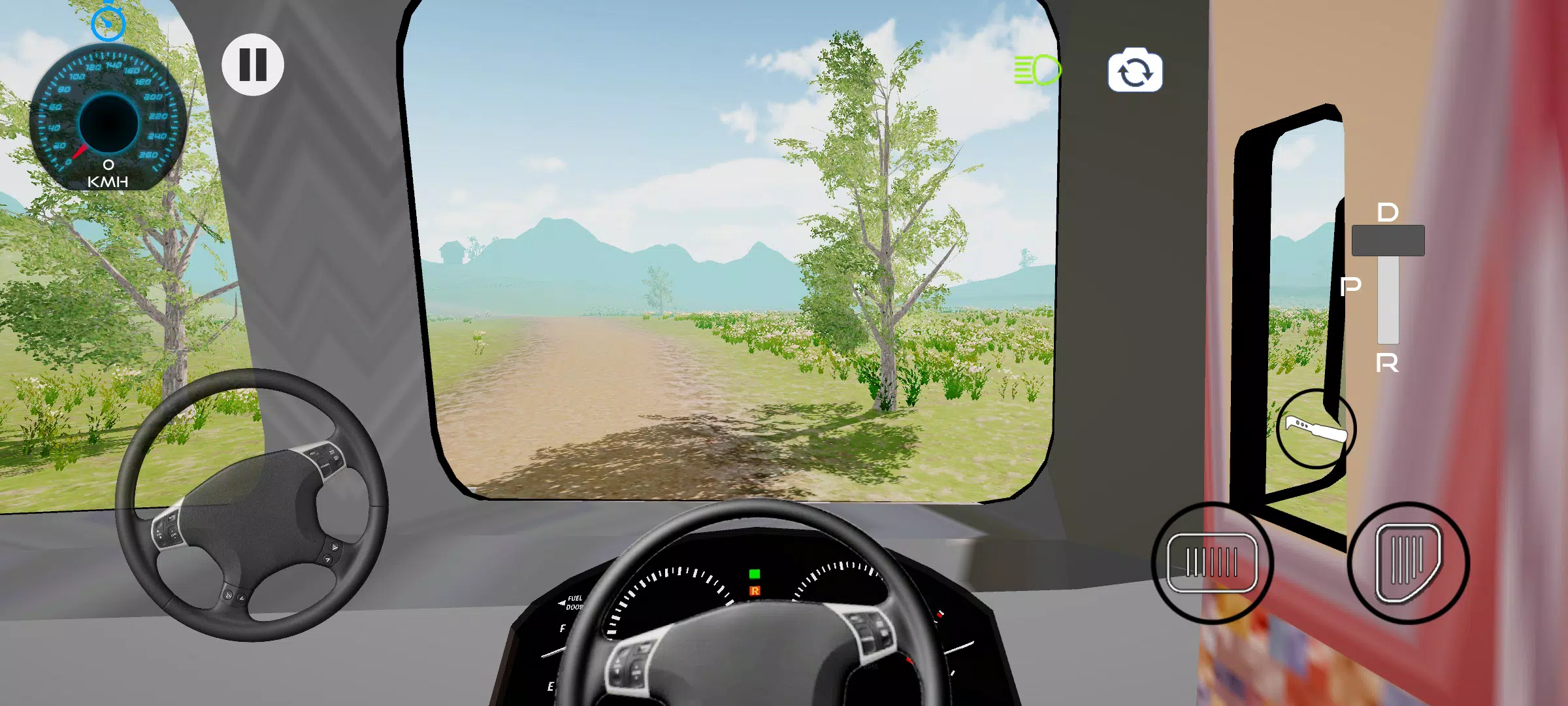
Task: Shift the gear selector to D
Action: click(x=1388, y=212)
